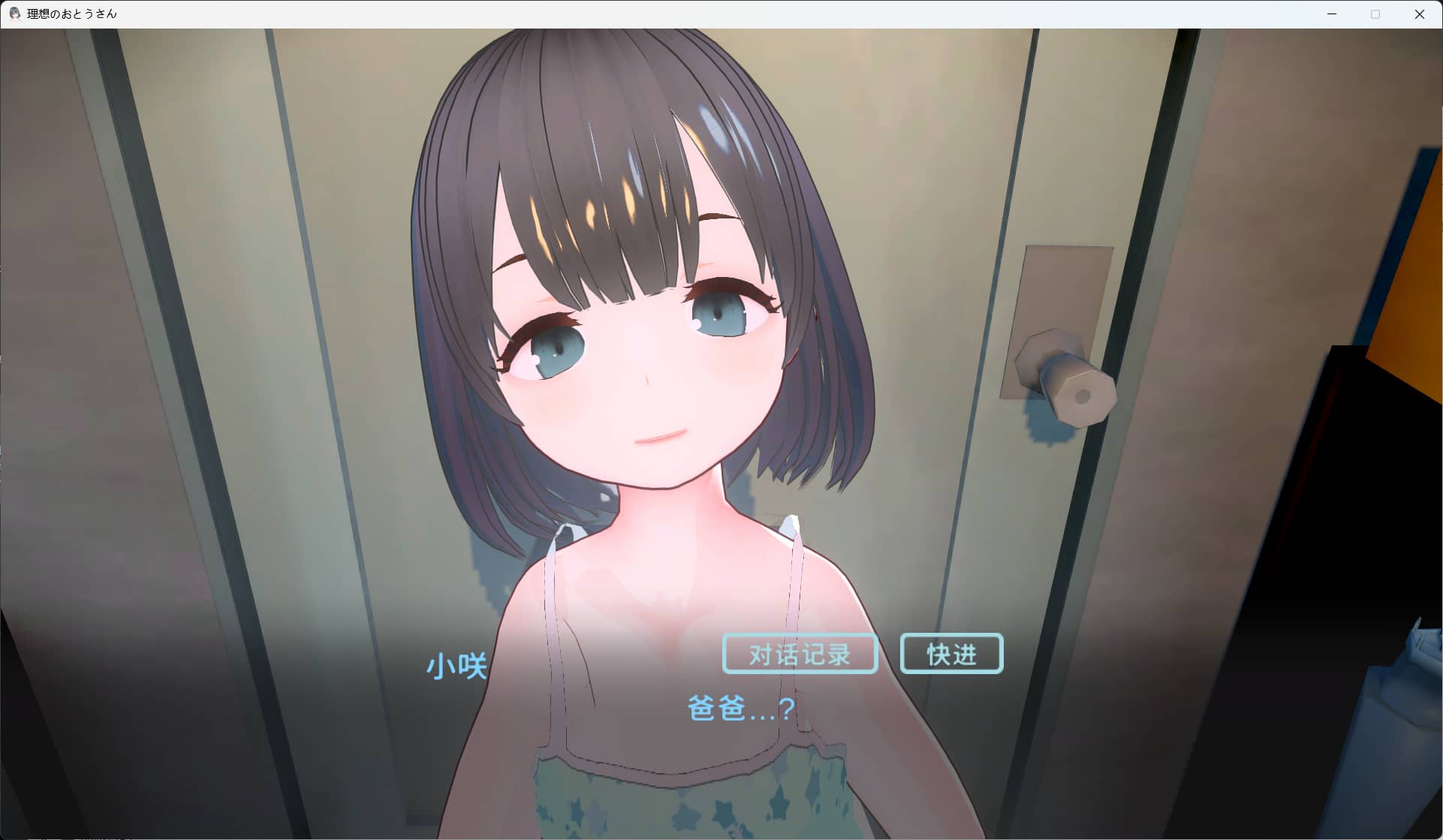
Task: Click the 理想のおとうさん title text
Action: 71,14
